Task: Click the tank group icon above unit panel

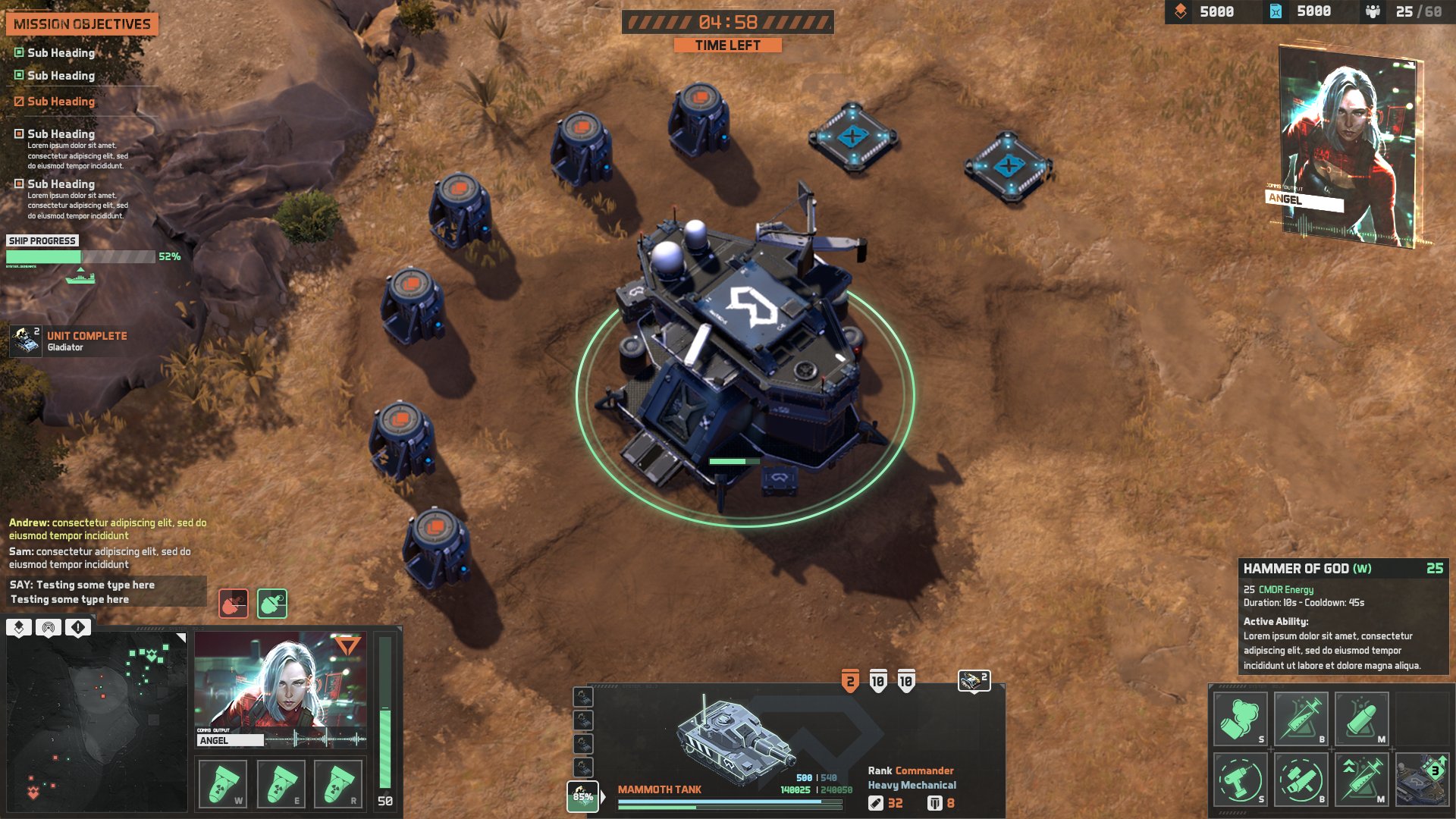Action: [x=974, y=681]
